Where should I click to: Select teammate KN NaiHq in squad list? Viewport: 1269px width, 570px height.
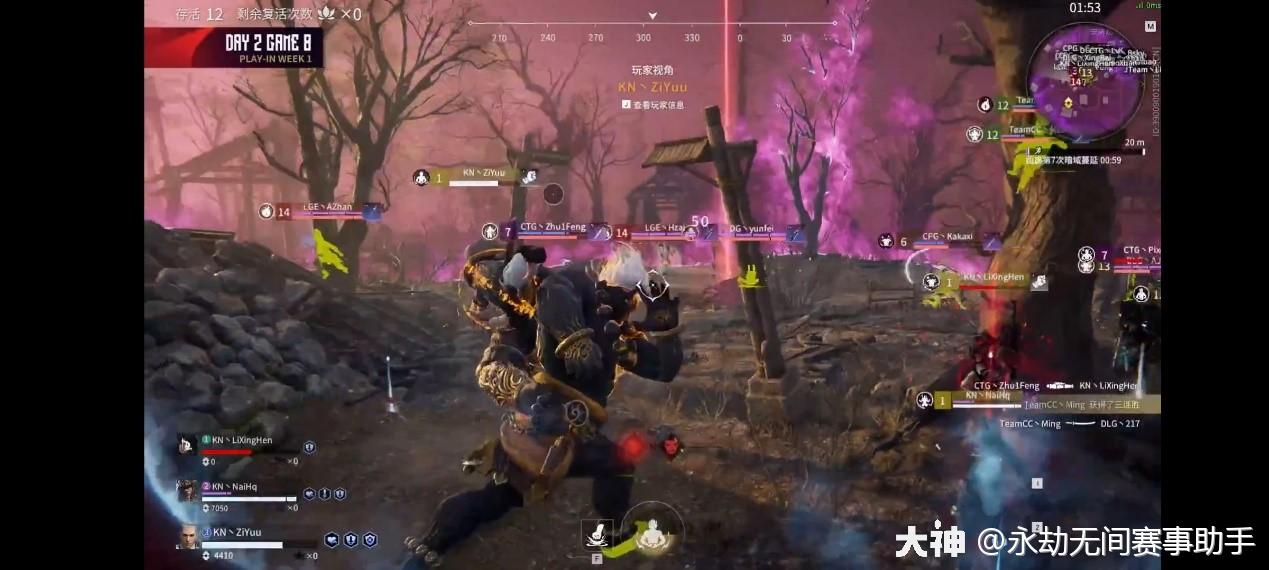tap(237, 487)
